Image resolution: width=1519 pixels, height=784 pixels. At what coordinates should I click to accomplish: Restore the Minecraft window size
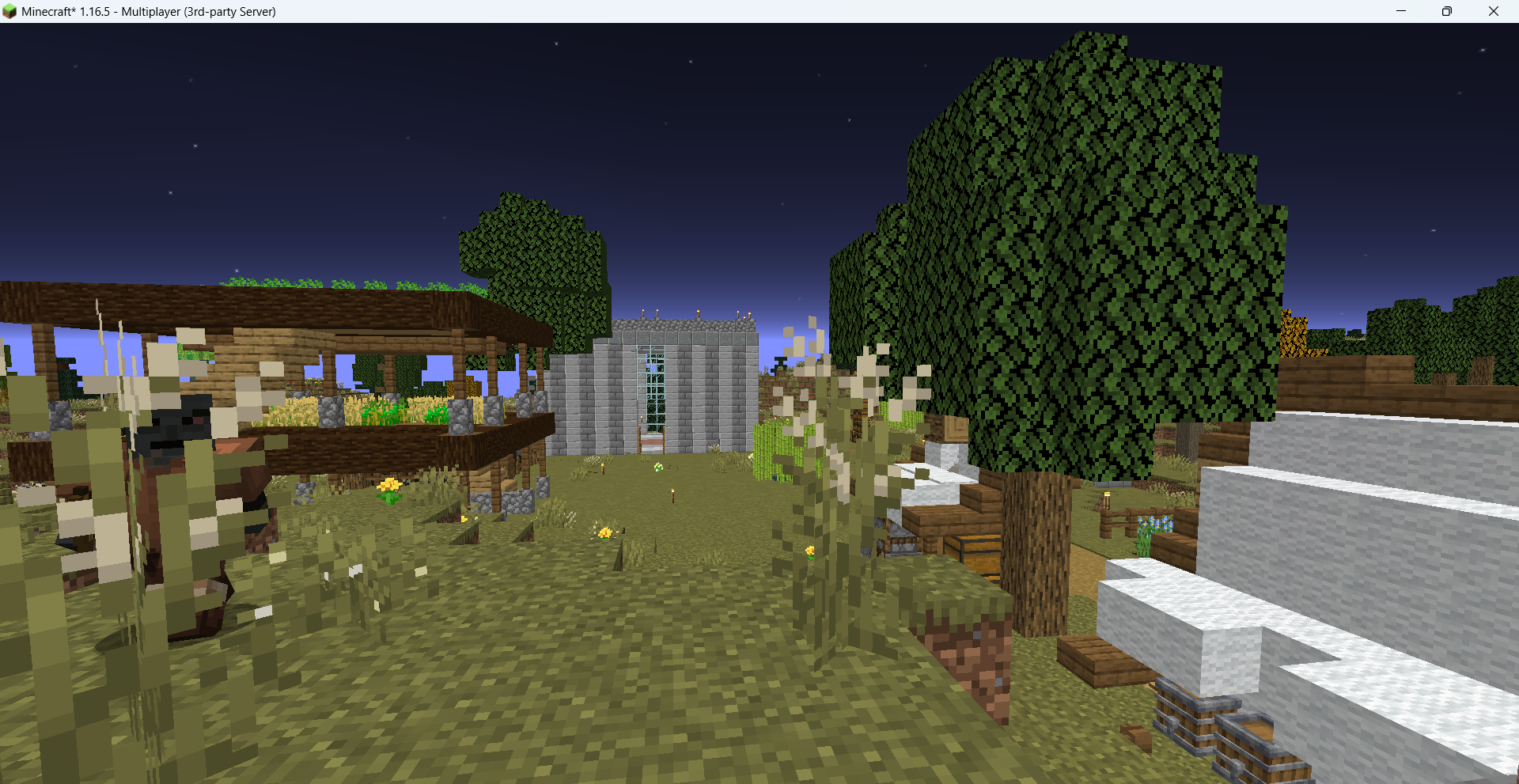[x=1447, y=11]
